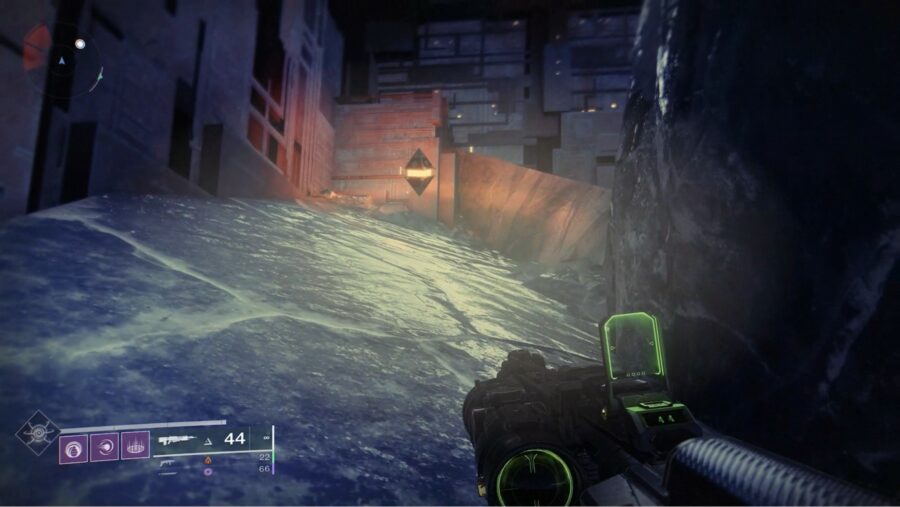Activate the class ability rift icon

click(135, 446)
